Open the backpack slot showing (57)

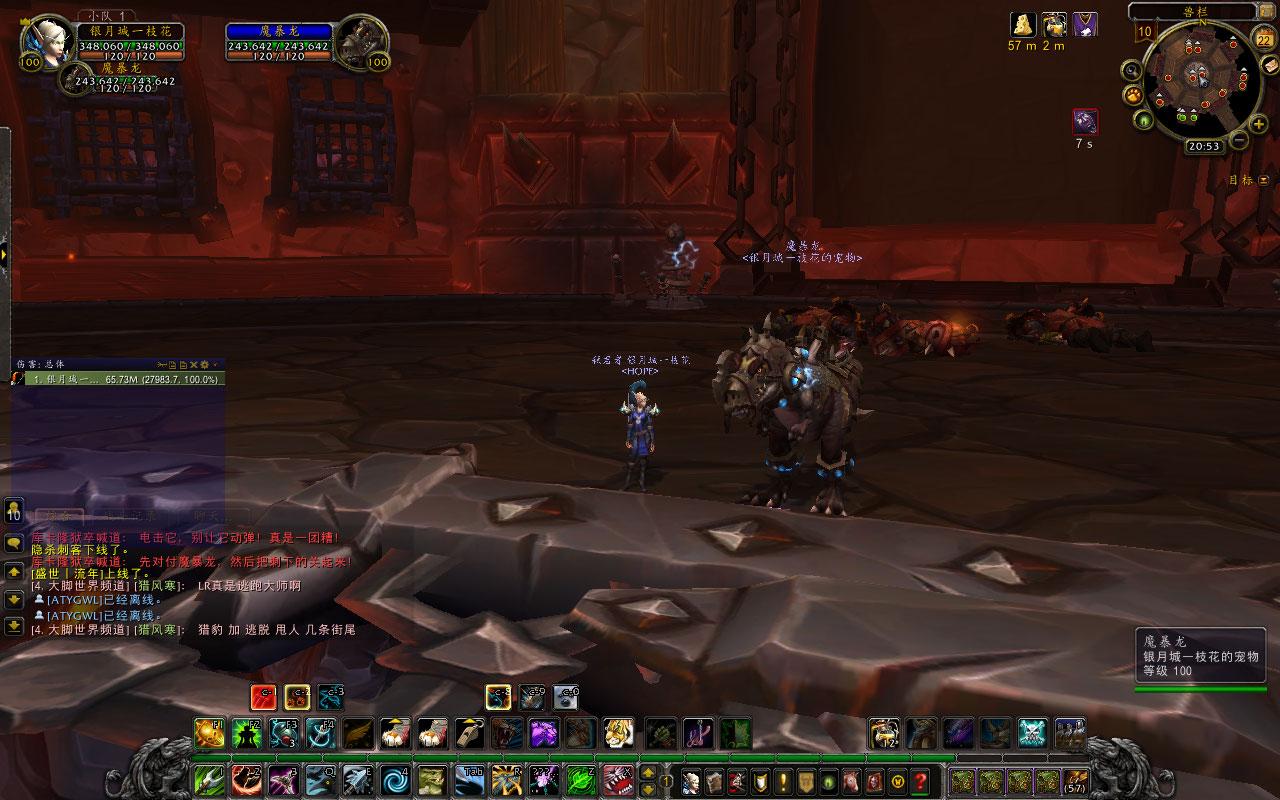pos(1077,780)
